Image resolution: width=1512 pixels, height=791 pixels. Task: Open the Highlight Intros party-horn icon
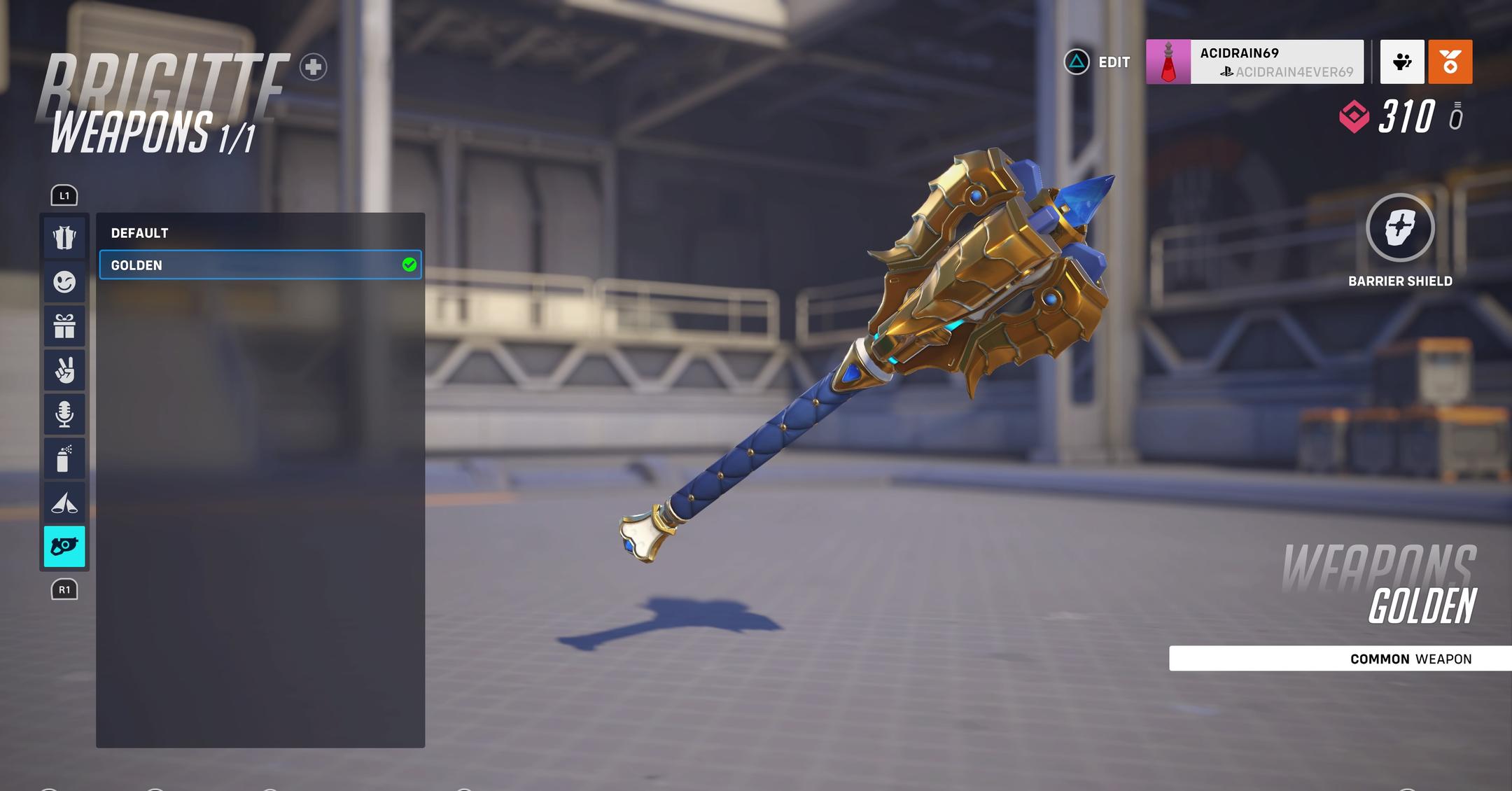click(x=64, y=502)
